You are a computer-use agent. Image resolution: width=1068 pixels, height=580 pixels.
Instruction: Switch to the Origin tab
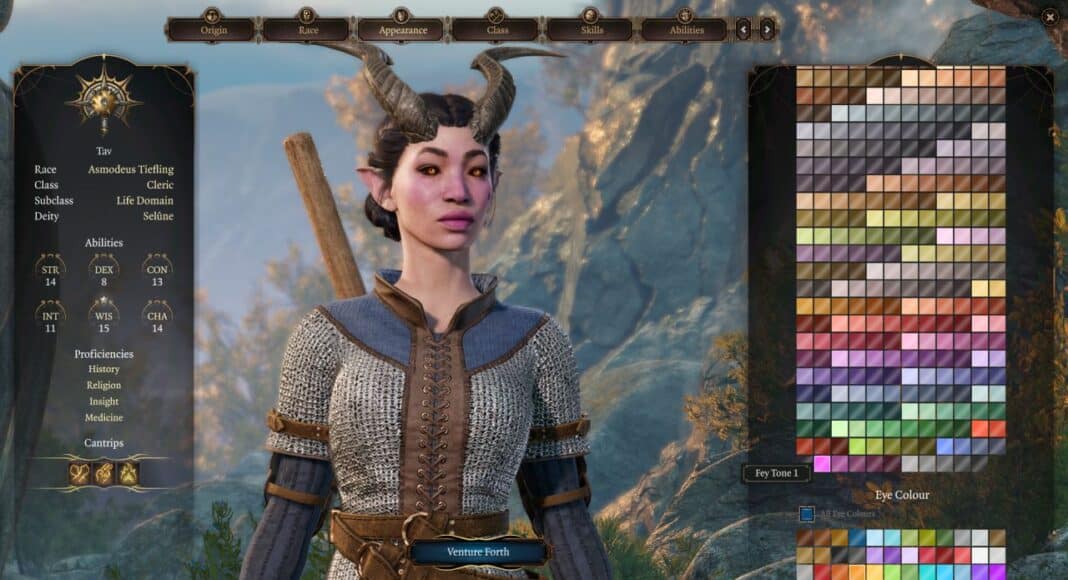(x=211, y=30)
